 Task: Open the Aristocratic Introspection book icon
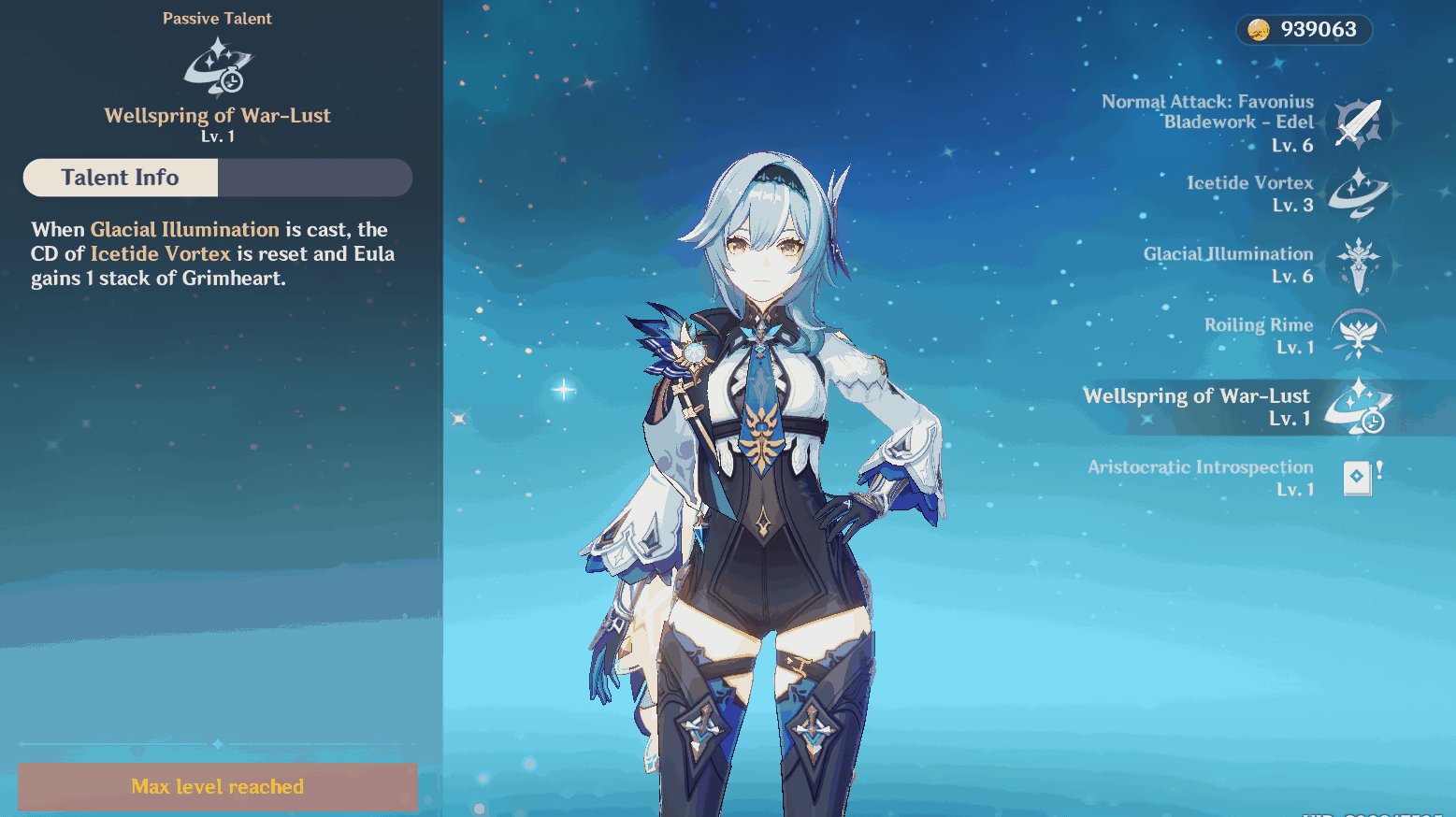1358,478
